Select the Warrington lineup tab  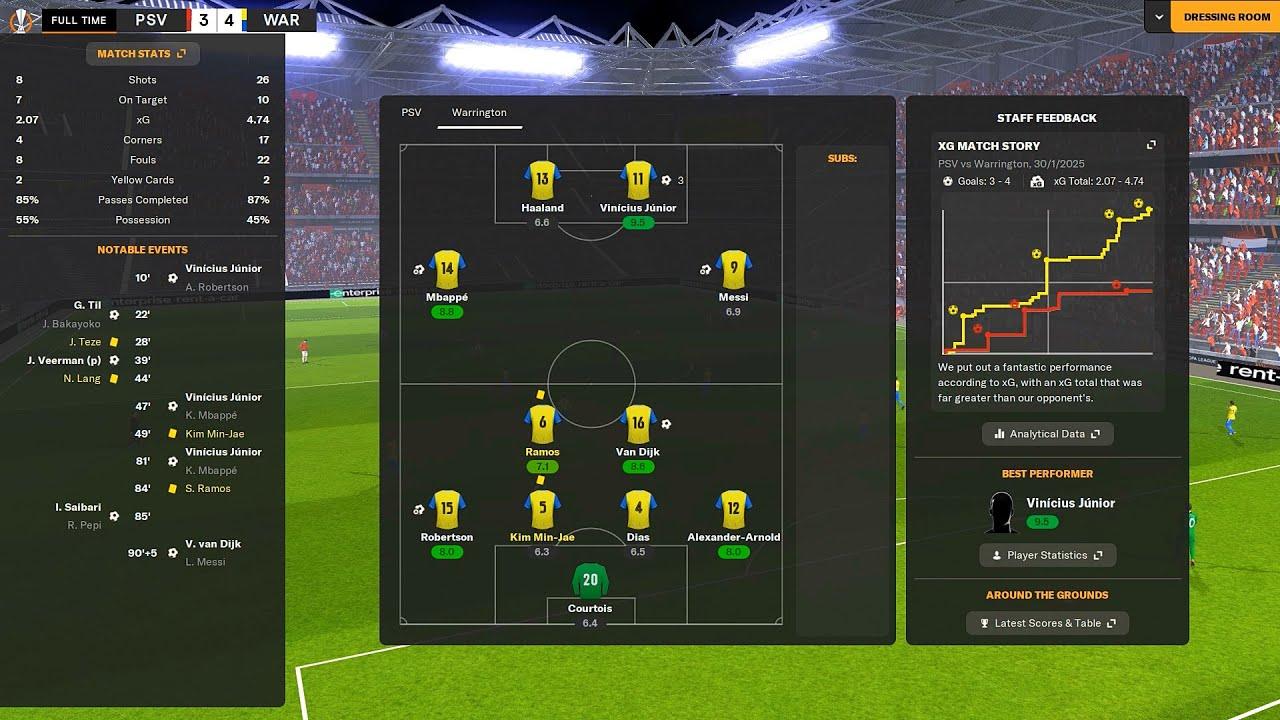(479, 113)
